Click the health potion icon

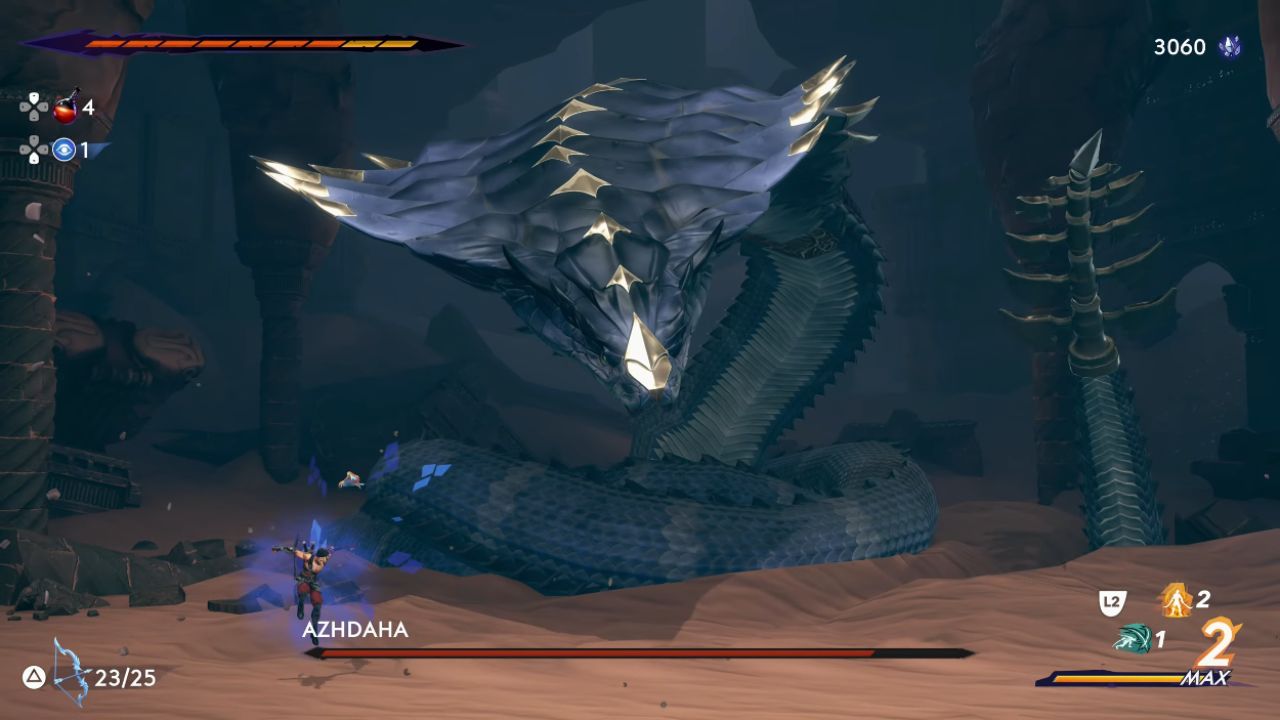coord(62,113)
